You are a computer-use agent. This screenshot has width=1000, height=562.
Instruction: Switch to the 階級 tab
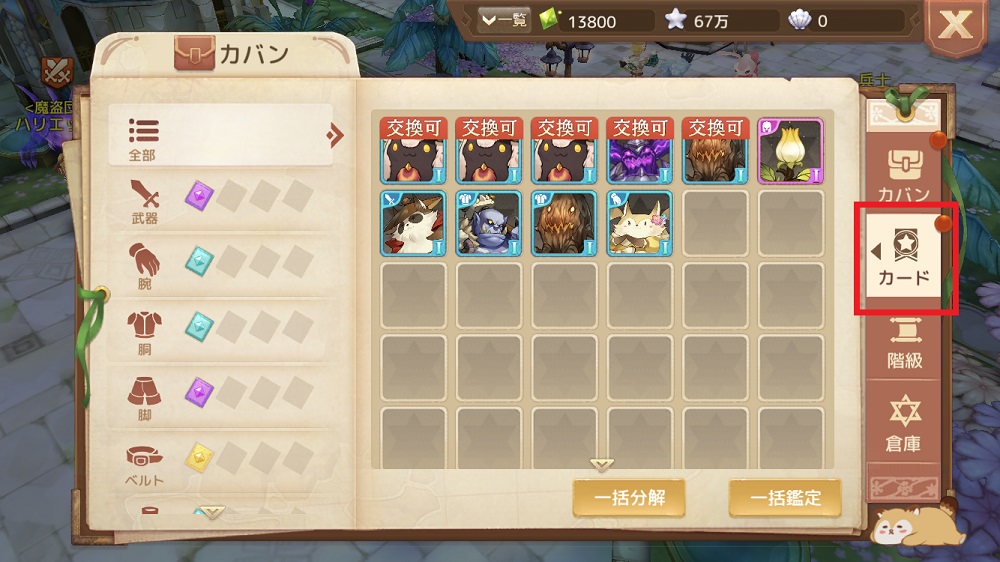coord(904,344)
